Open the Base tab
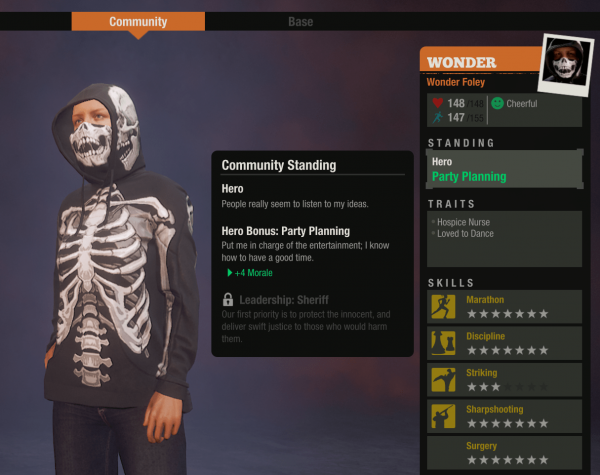Screen dimensions: 600x475 [x=300, y=22]
